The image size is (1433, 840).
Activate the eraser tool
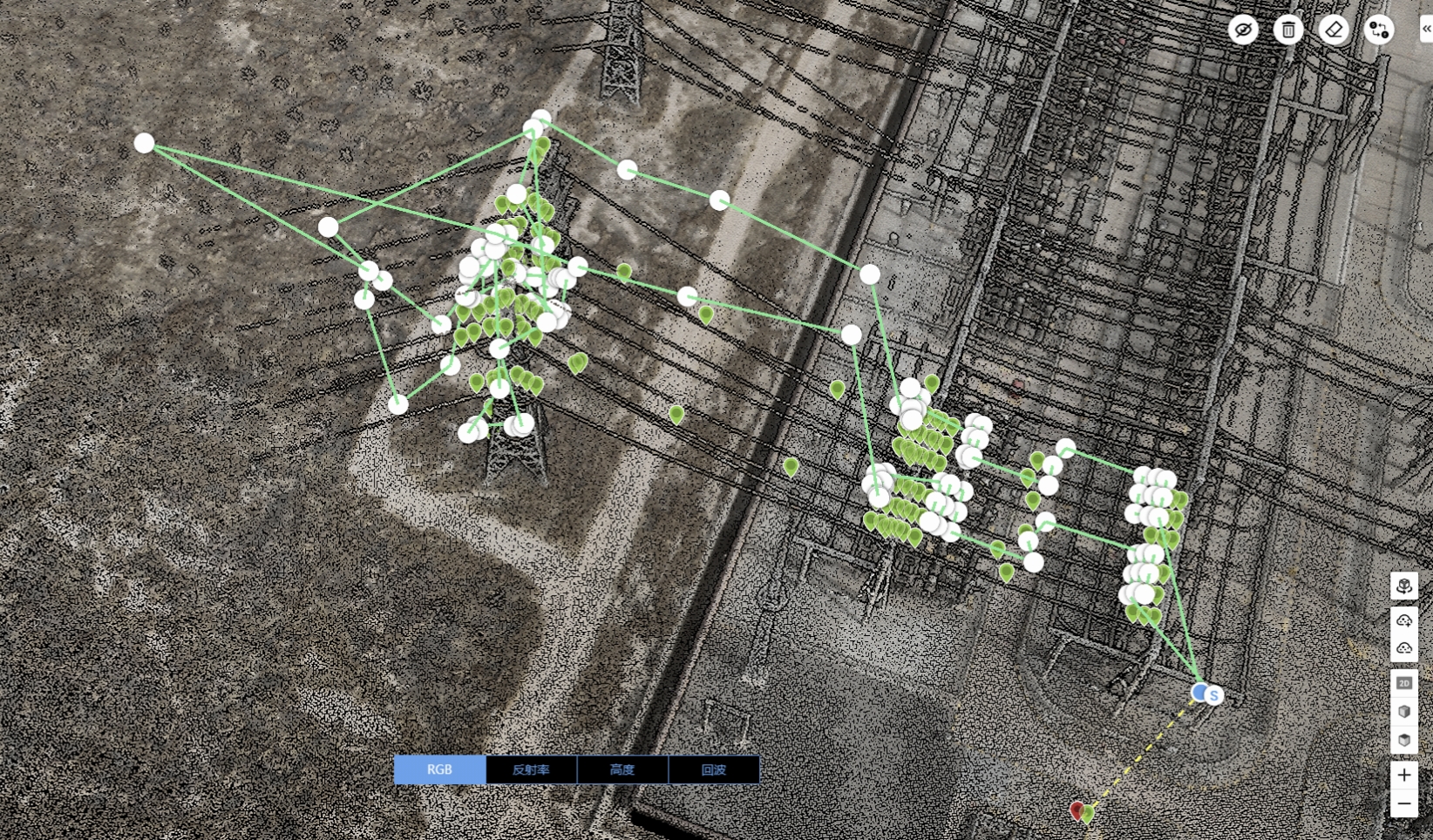(x=1334, y=30)
